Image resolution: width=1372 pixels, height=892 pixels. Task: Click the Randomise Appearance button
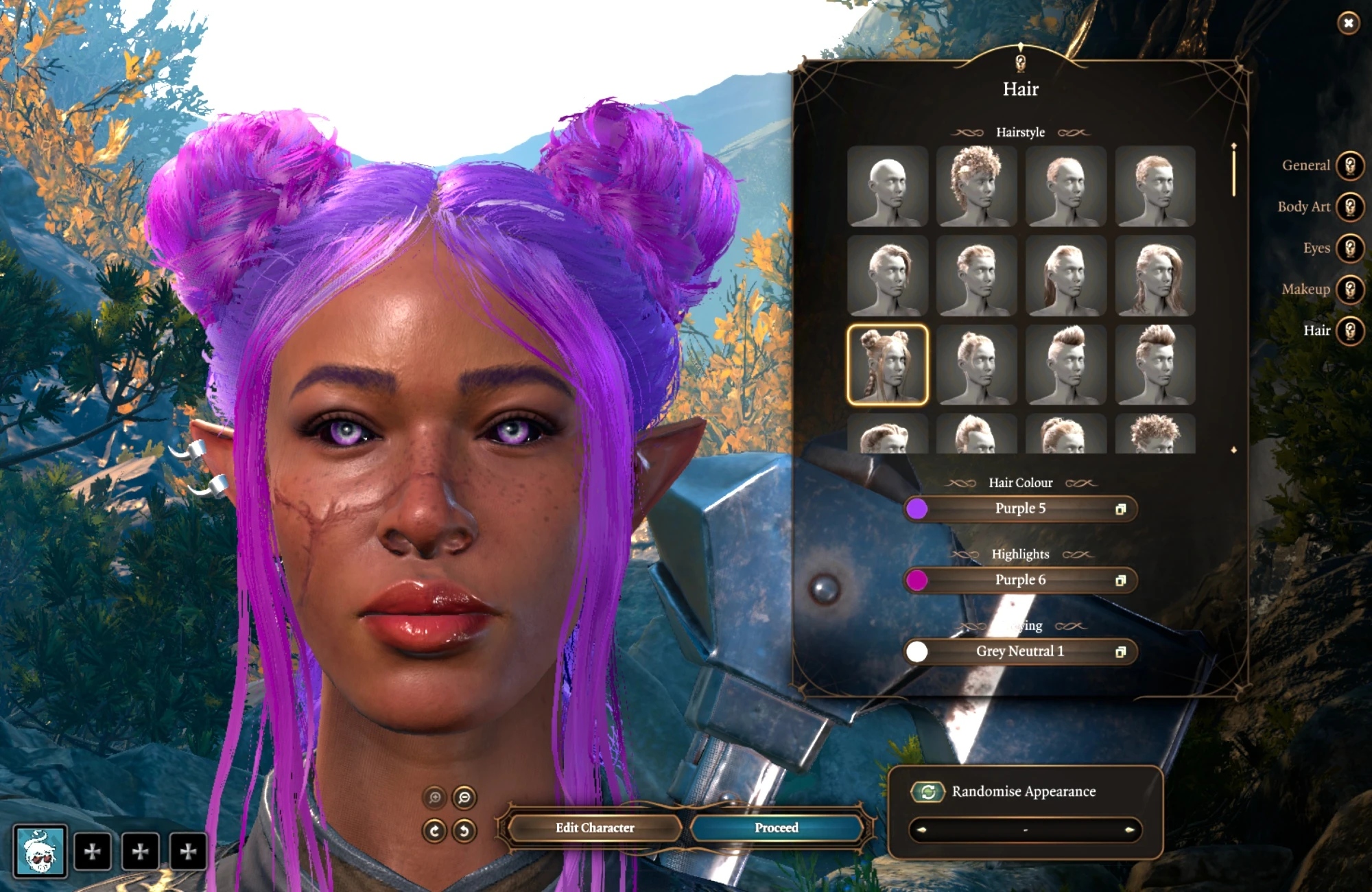point(928,792)
